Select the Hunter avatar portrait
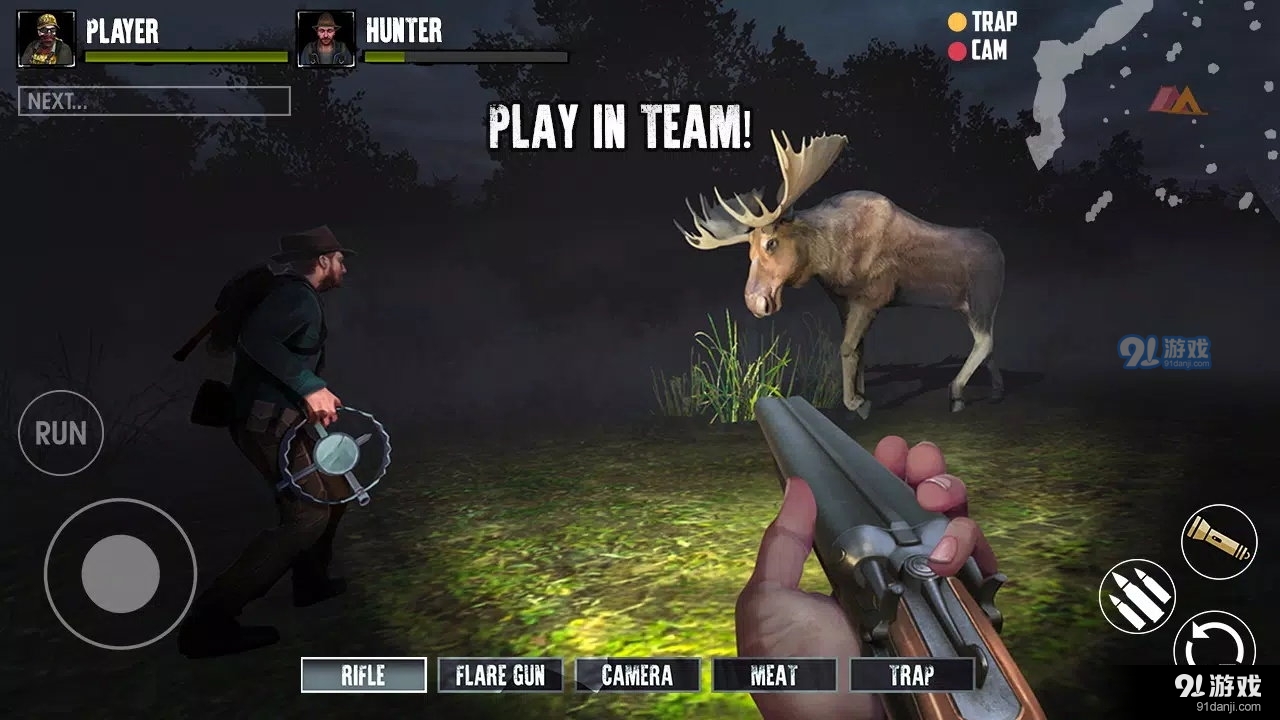 (x=325, y=36)
